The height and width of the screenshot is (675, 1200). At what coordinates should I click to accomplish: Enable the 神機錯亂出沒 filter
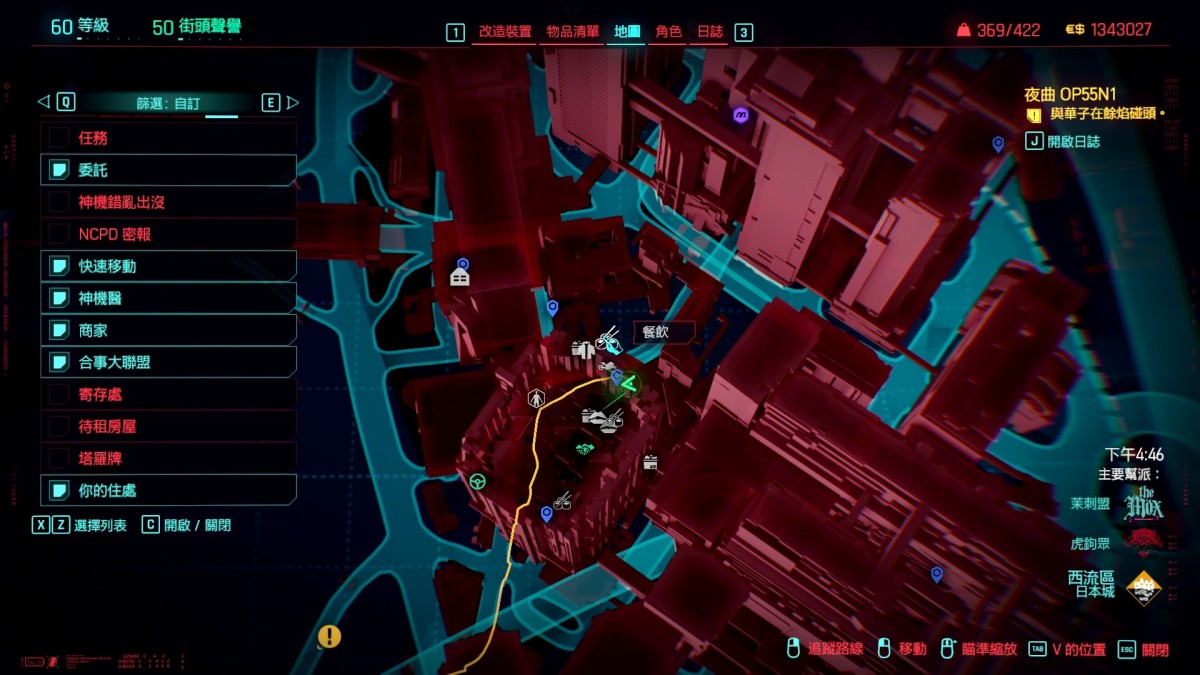(60, 202)
